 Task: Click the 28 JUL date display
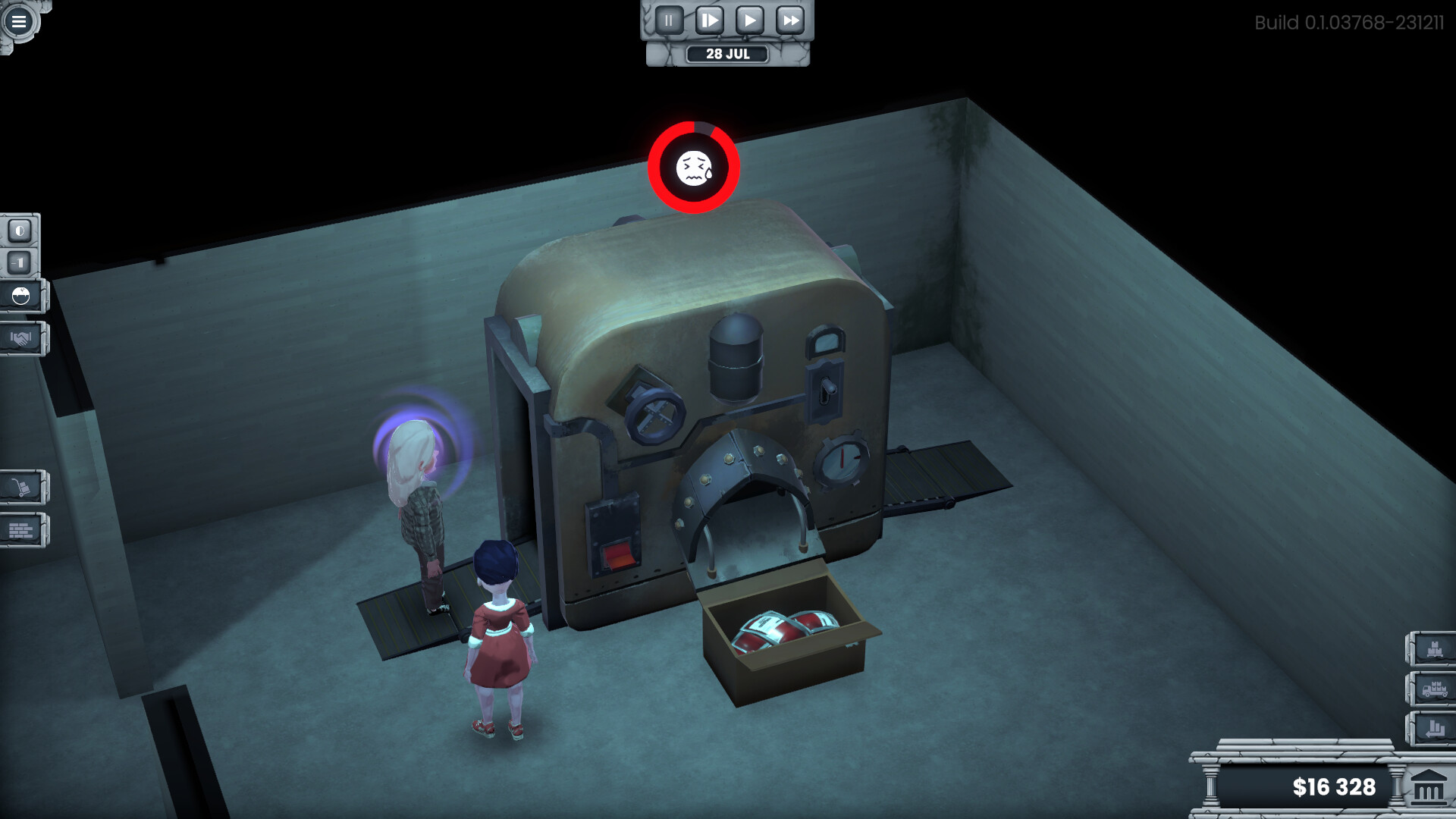(726, 53)
